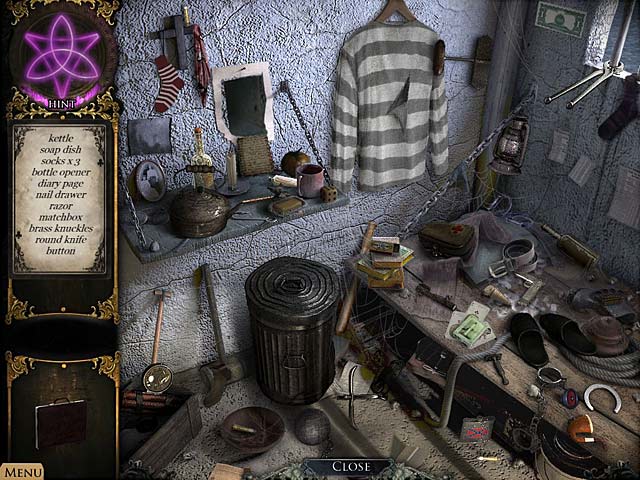Close the hidden object scene
This screenshot has width=640, height=480.
[351, 466]
